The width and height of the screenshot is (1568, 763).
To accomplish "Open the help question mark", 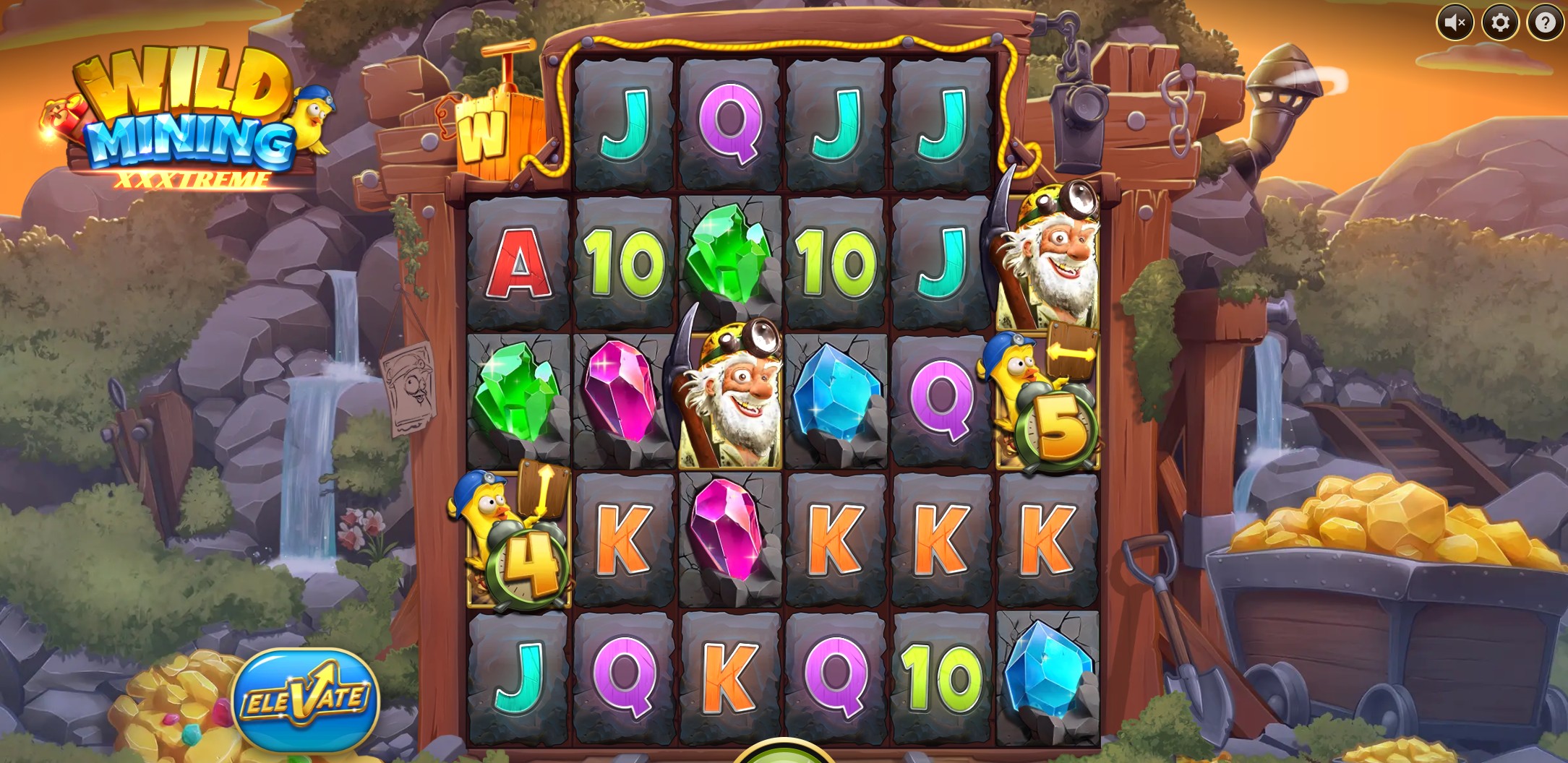I will 1543,24.
